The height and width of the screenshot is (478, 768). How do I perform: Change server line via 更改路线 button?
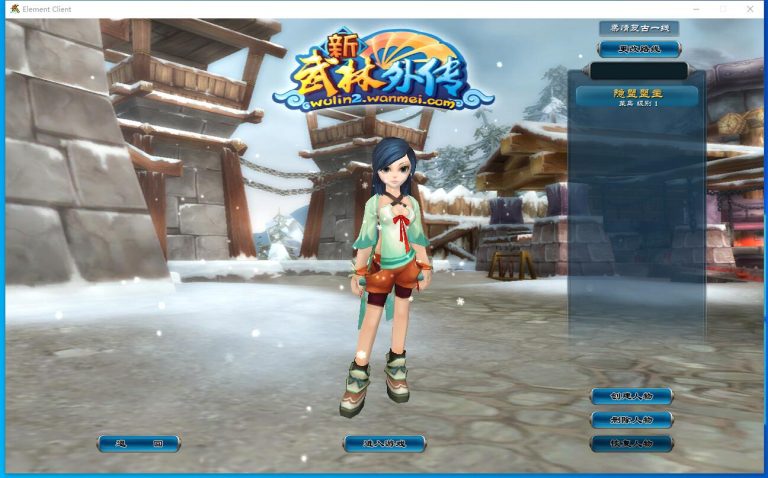pos(638,48)
